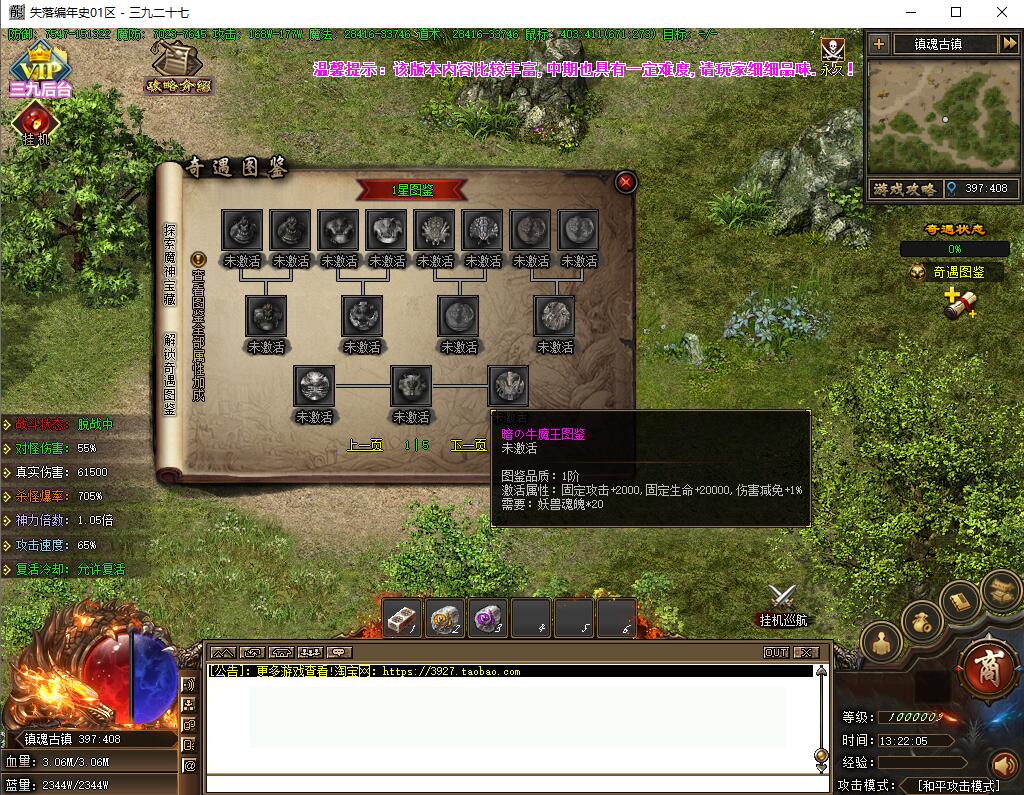
Task: Use the hotbar item in slot 1
Action: [402, 619]
